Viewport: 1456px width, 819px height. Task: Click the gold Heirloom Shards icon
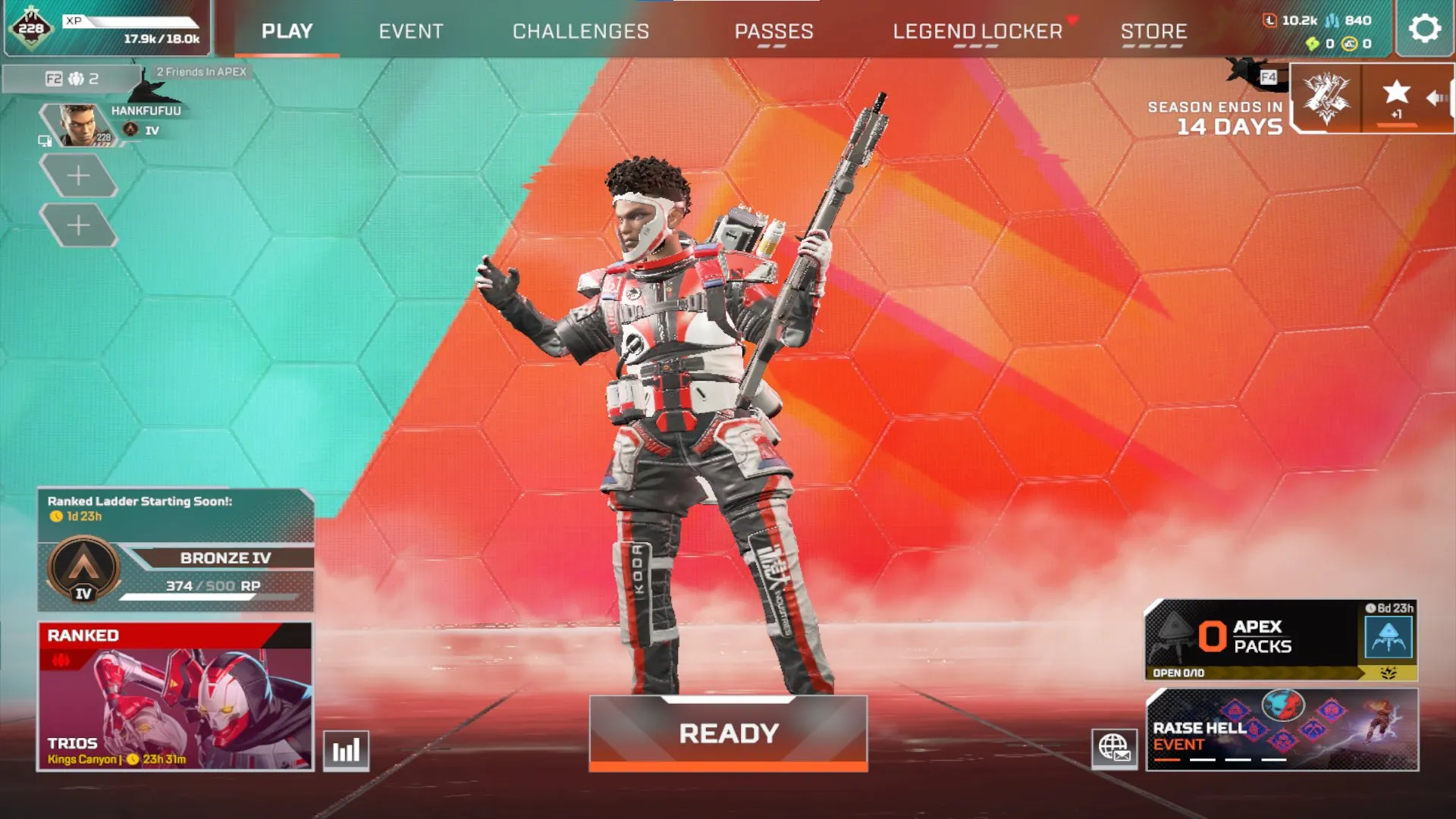point(1350,43)
